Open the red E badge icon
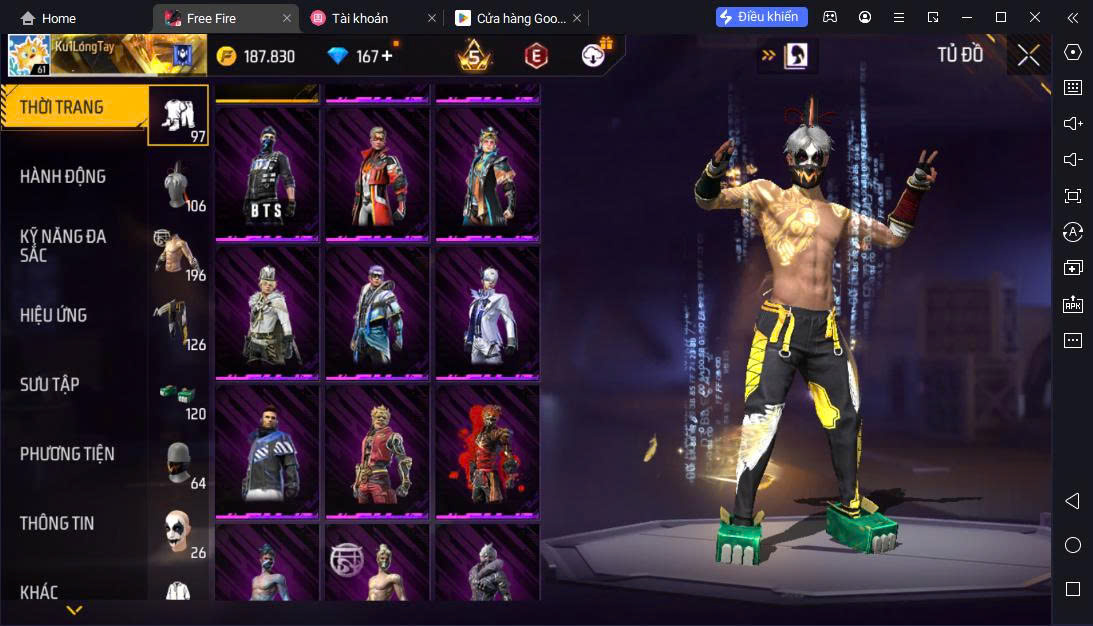Screen dimensions: 1093x626 (x=537, y=56)
